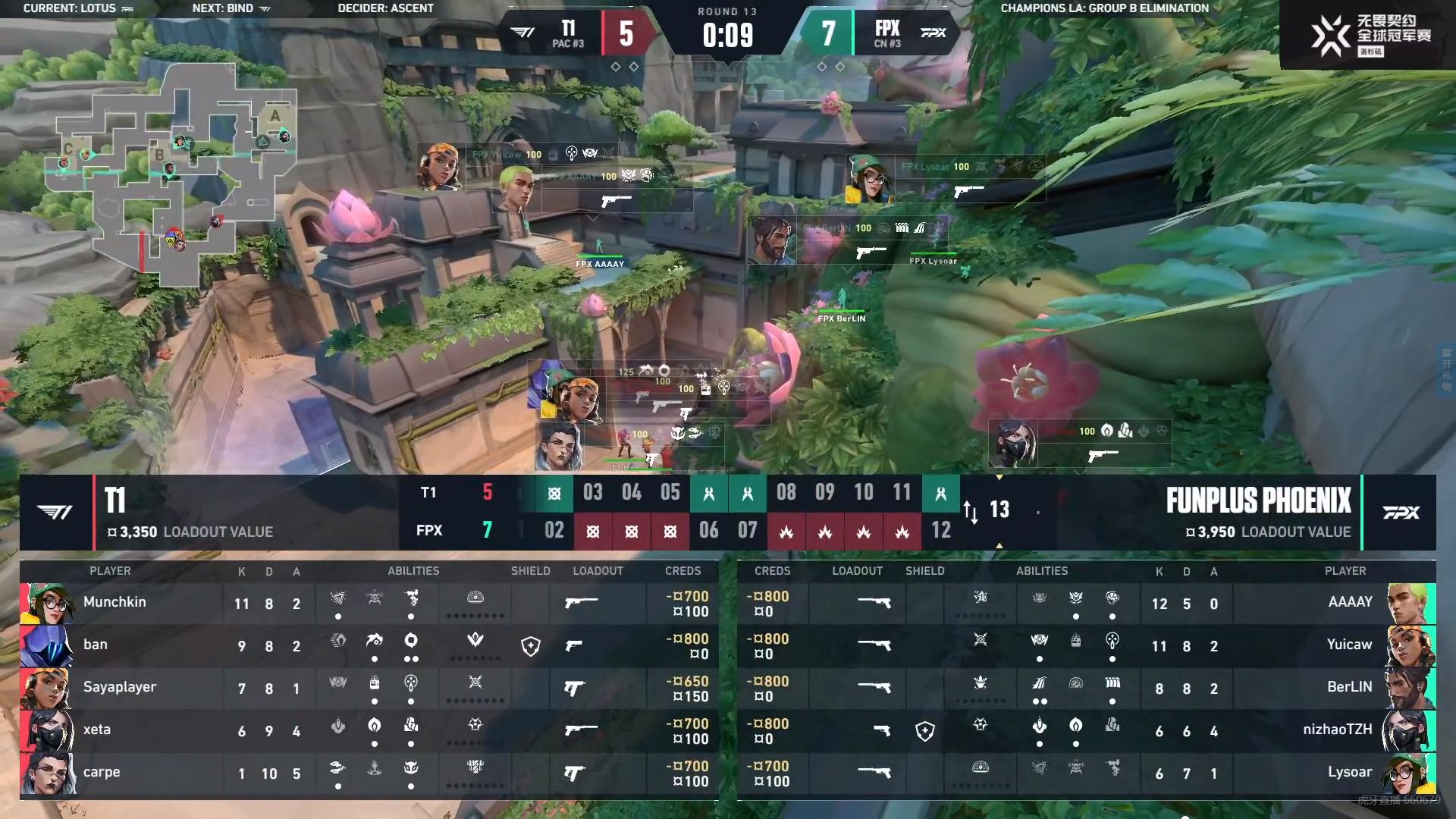The height and width of the screenshot is (819, 1456).
Task: Select BerLIN in the FPX scoreboard
Action: click(1348, 687)
